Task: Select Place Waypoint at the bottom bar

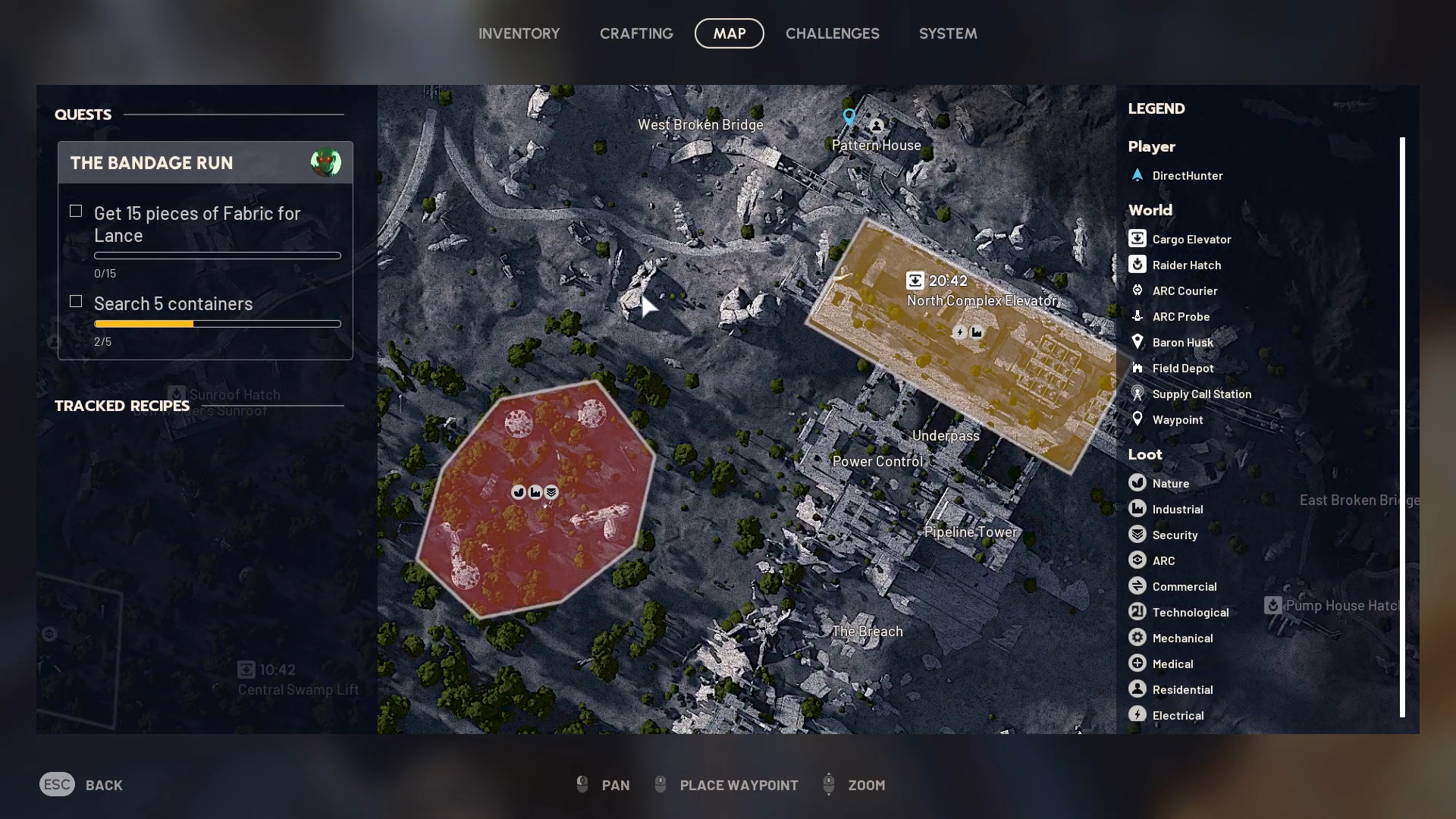Action: click(x=726, y=785)
